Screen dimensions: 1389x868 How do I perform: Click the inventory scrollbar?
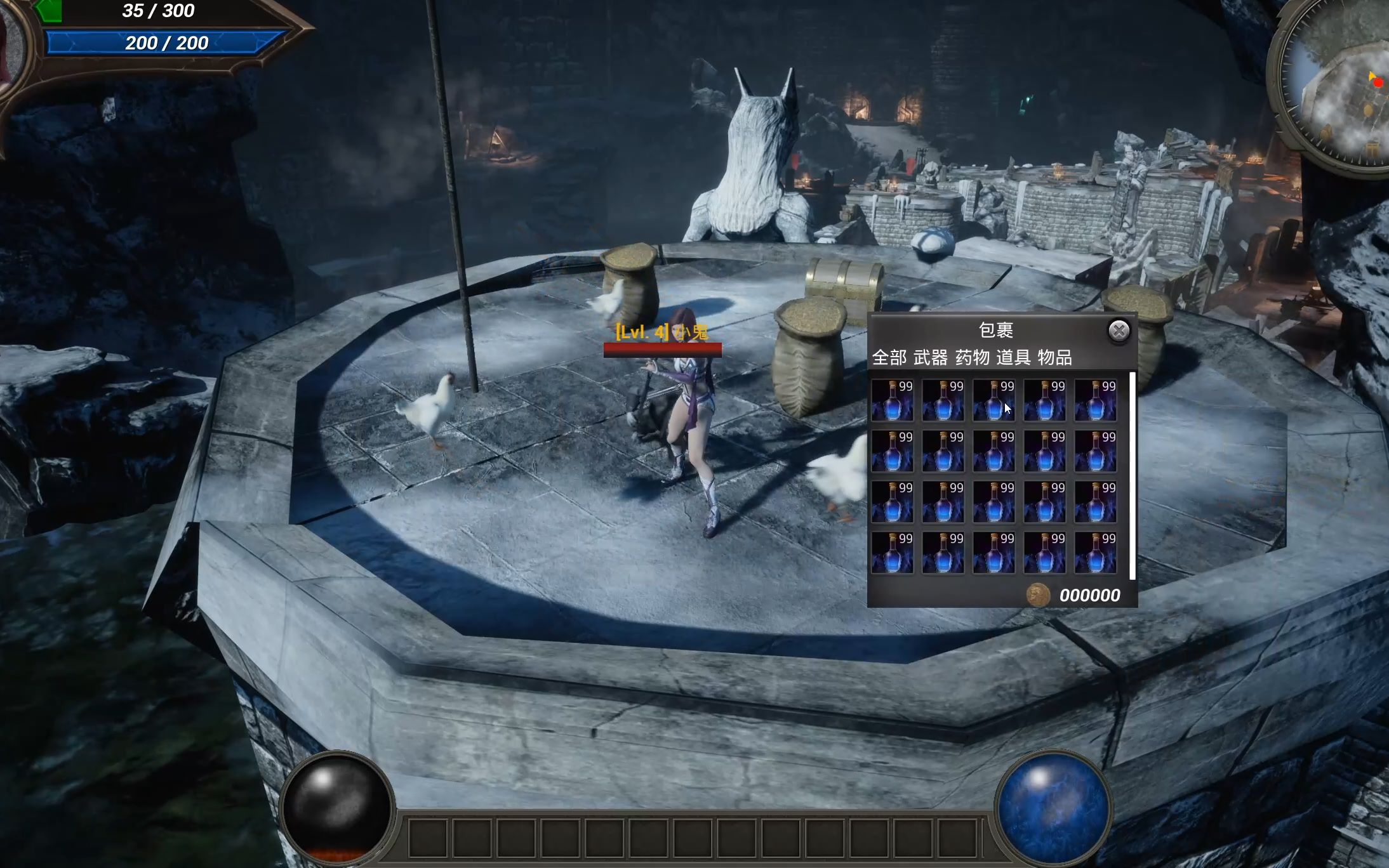click(x=1132, y=476)
